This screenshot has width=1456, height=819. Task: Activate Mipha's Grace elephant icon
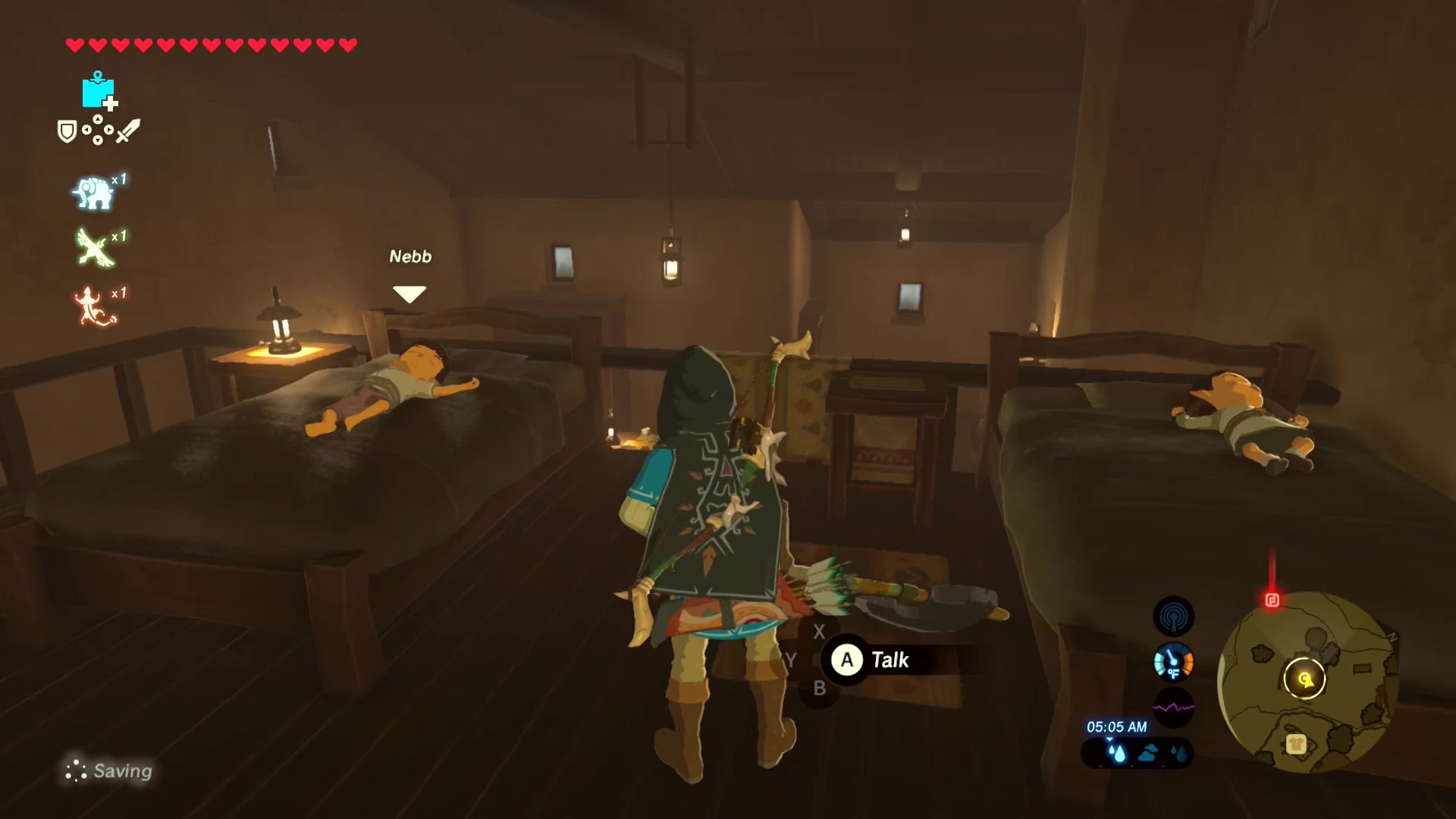coord(93,193)
